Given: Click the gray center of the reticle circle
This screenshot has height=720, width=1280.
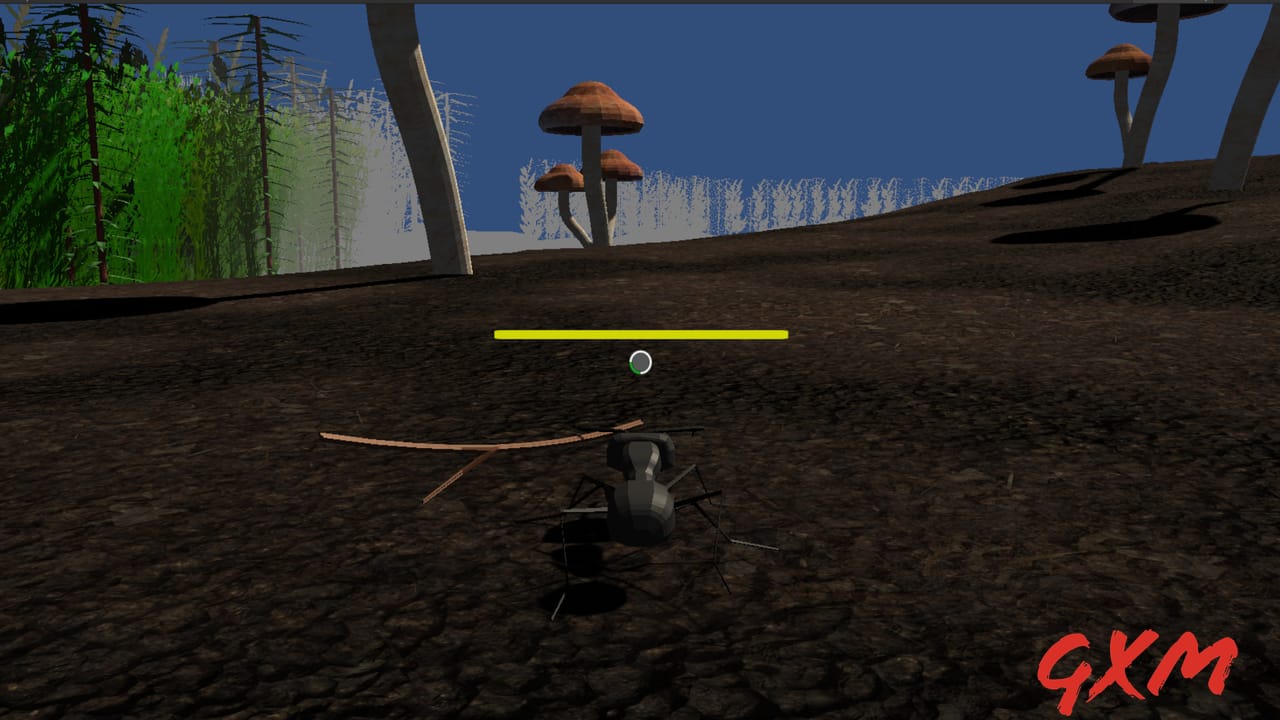Looking at the screenshot, I should (x=640, y=363).
